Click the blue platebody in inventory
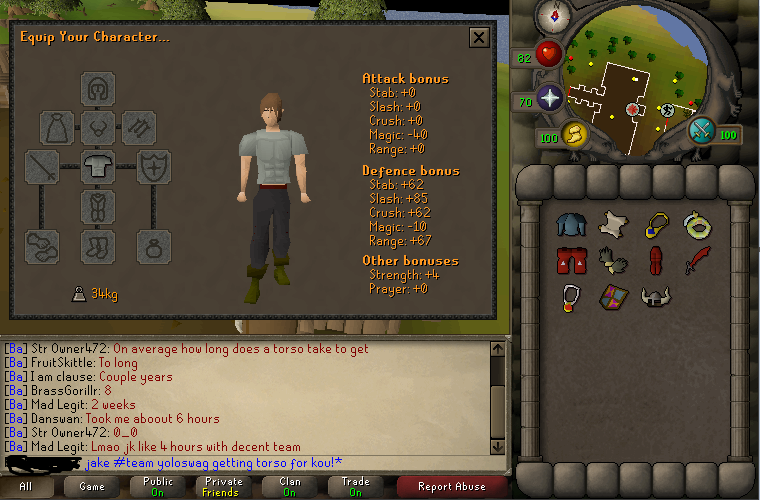Viewport: 760px width, 500px height. pos(569,225)
